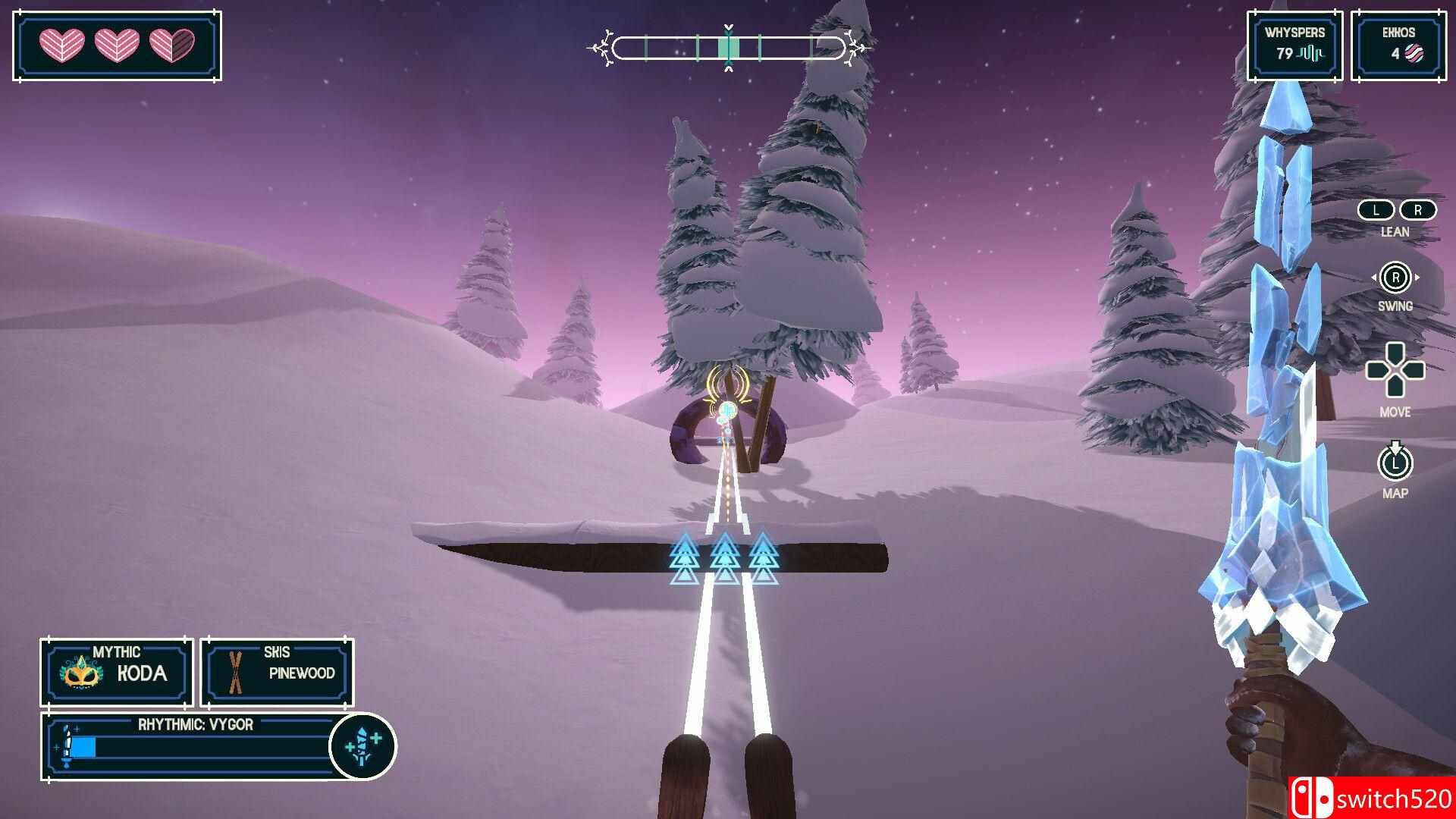This screenshot has height=819, width=1456.
Task: Activate the Rhythmic Vygor ability icon
Action: (x=362, y=745)
